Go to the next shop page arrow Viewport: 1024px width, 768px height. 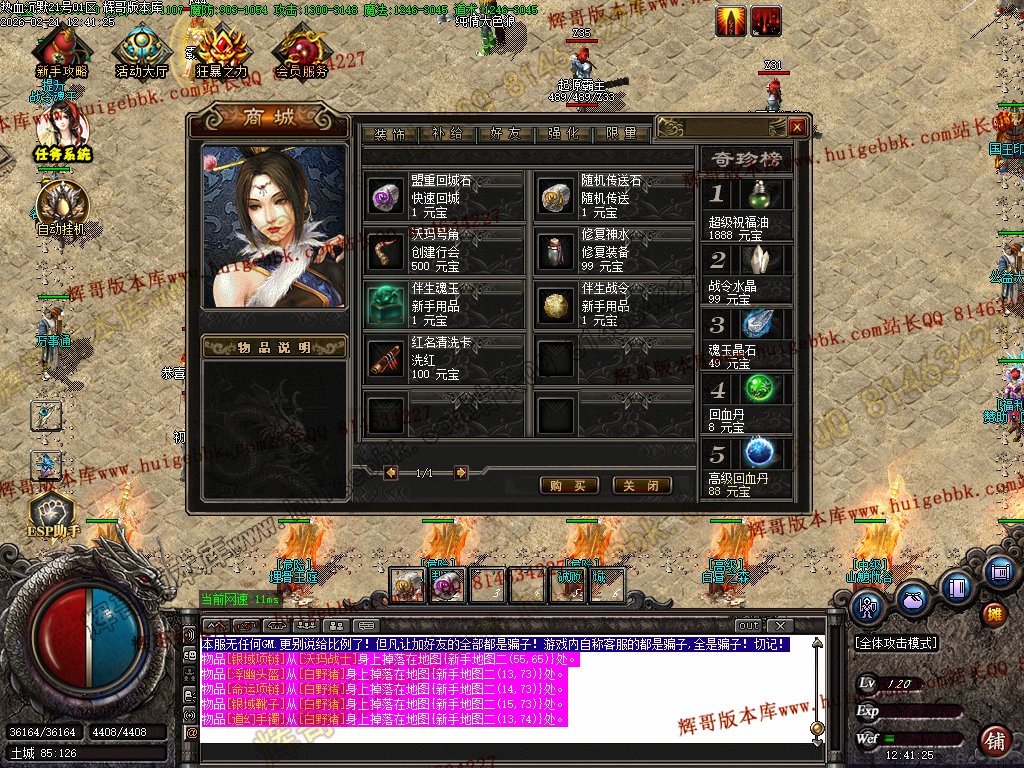click(x=461, y=472)
